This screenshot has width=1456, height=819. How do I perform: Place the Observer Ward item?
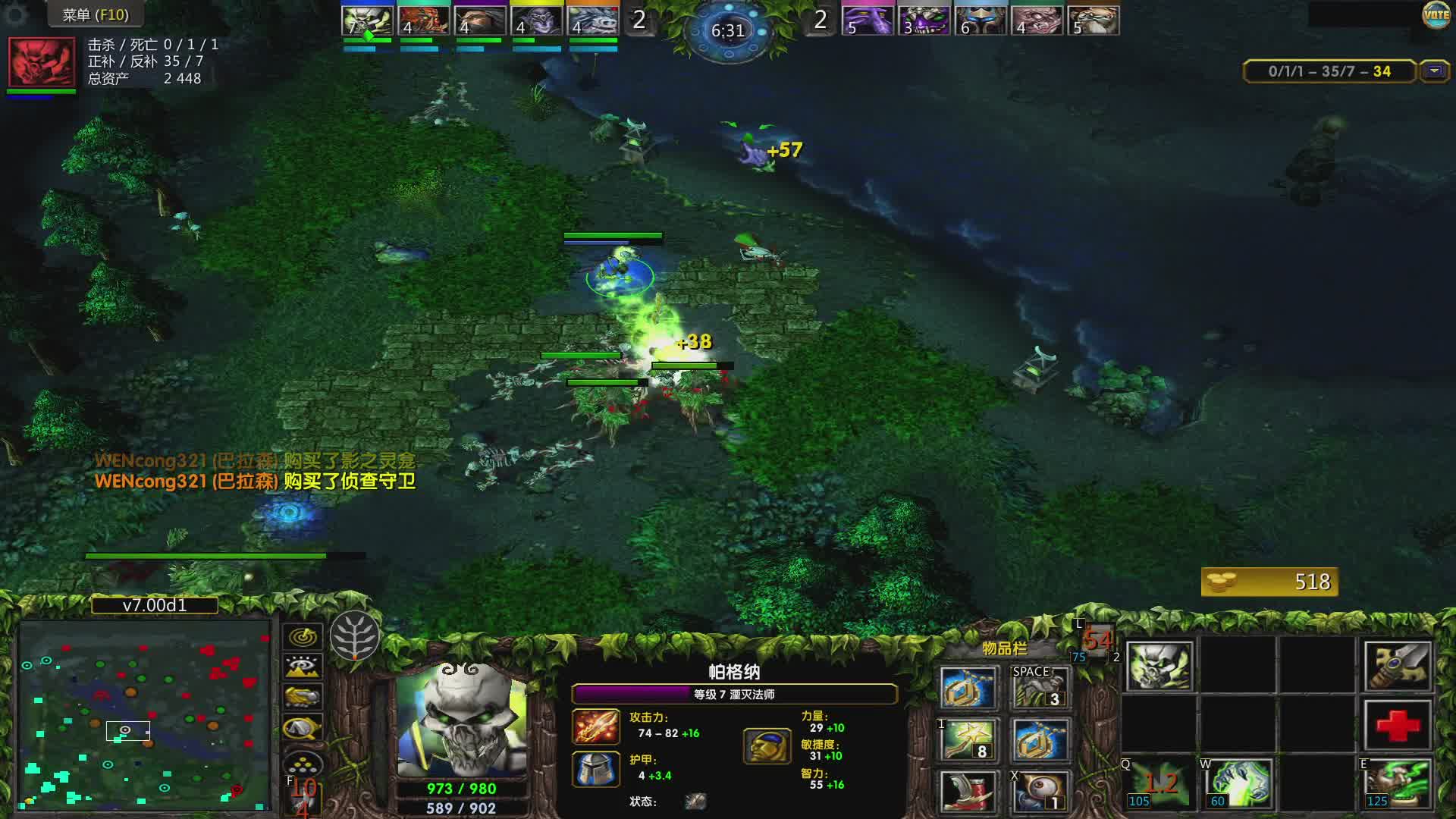1038,792
